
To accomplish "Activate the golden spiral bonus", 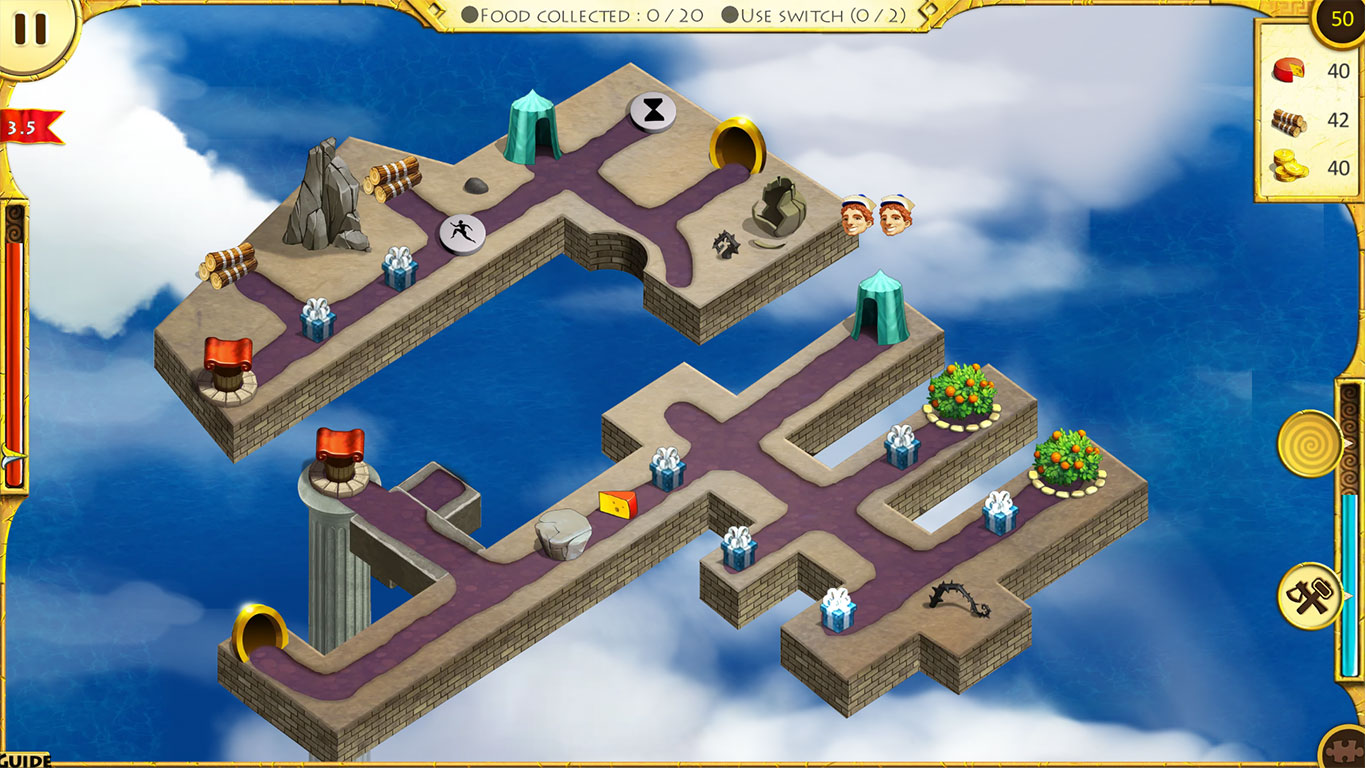I will pyautogui.click(x=1308, y=443).
